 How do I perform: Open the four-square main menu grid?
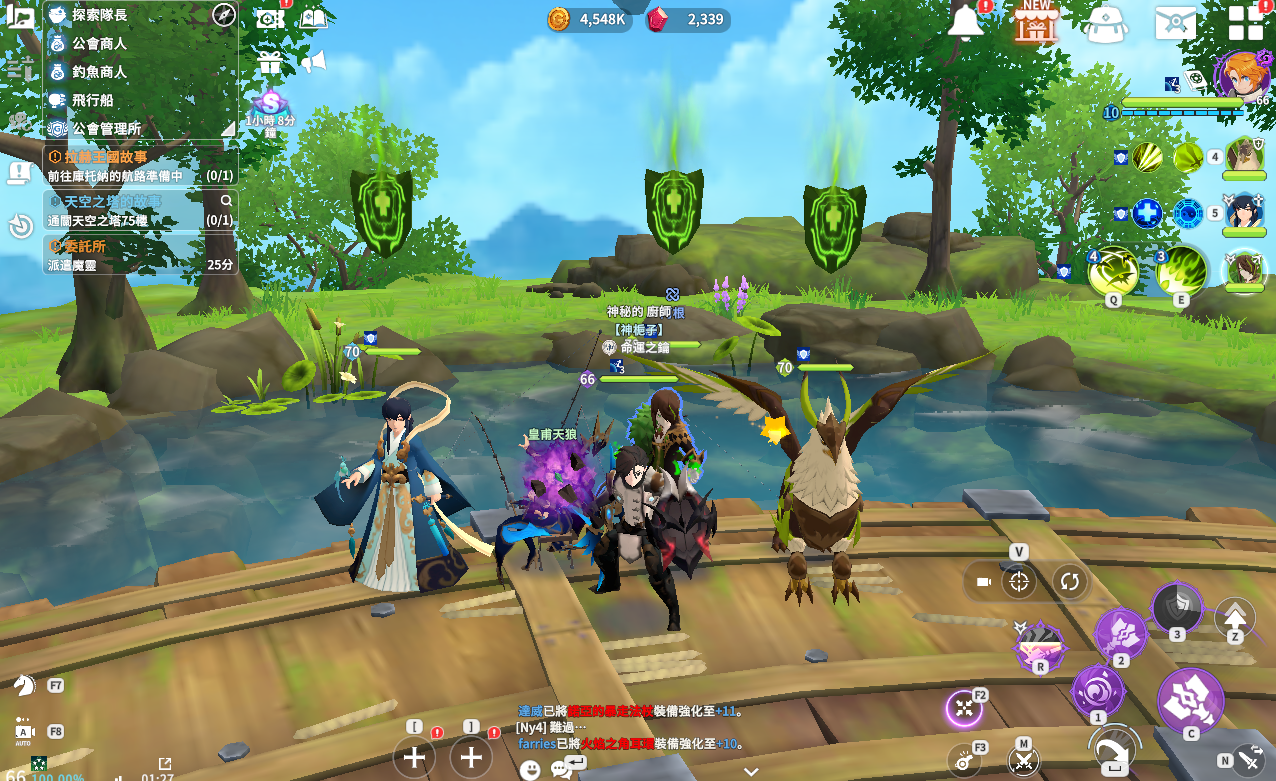click(1246, 22)
